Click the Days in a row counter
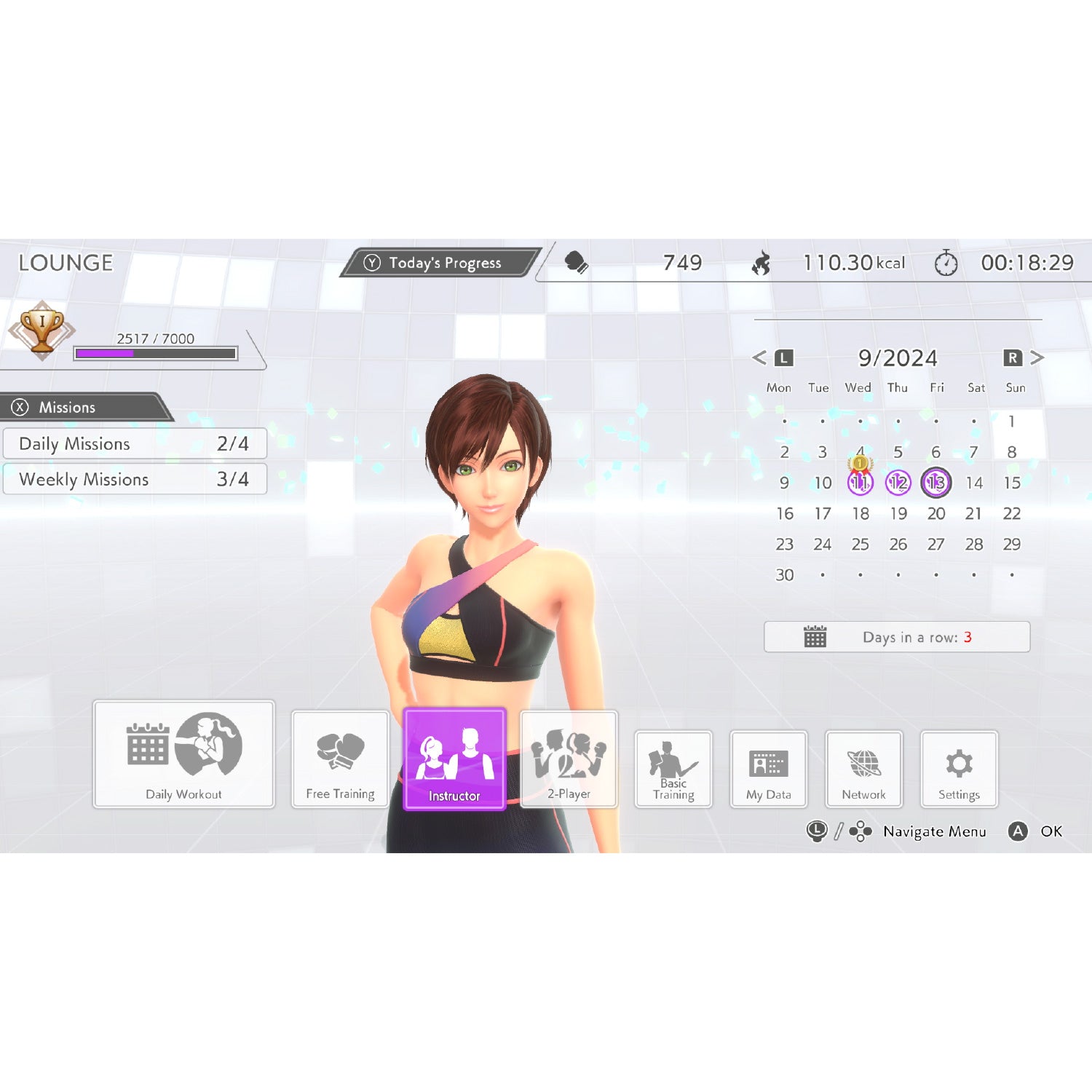 (x=898, y=637)
